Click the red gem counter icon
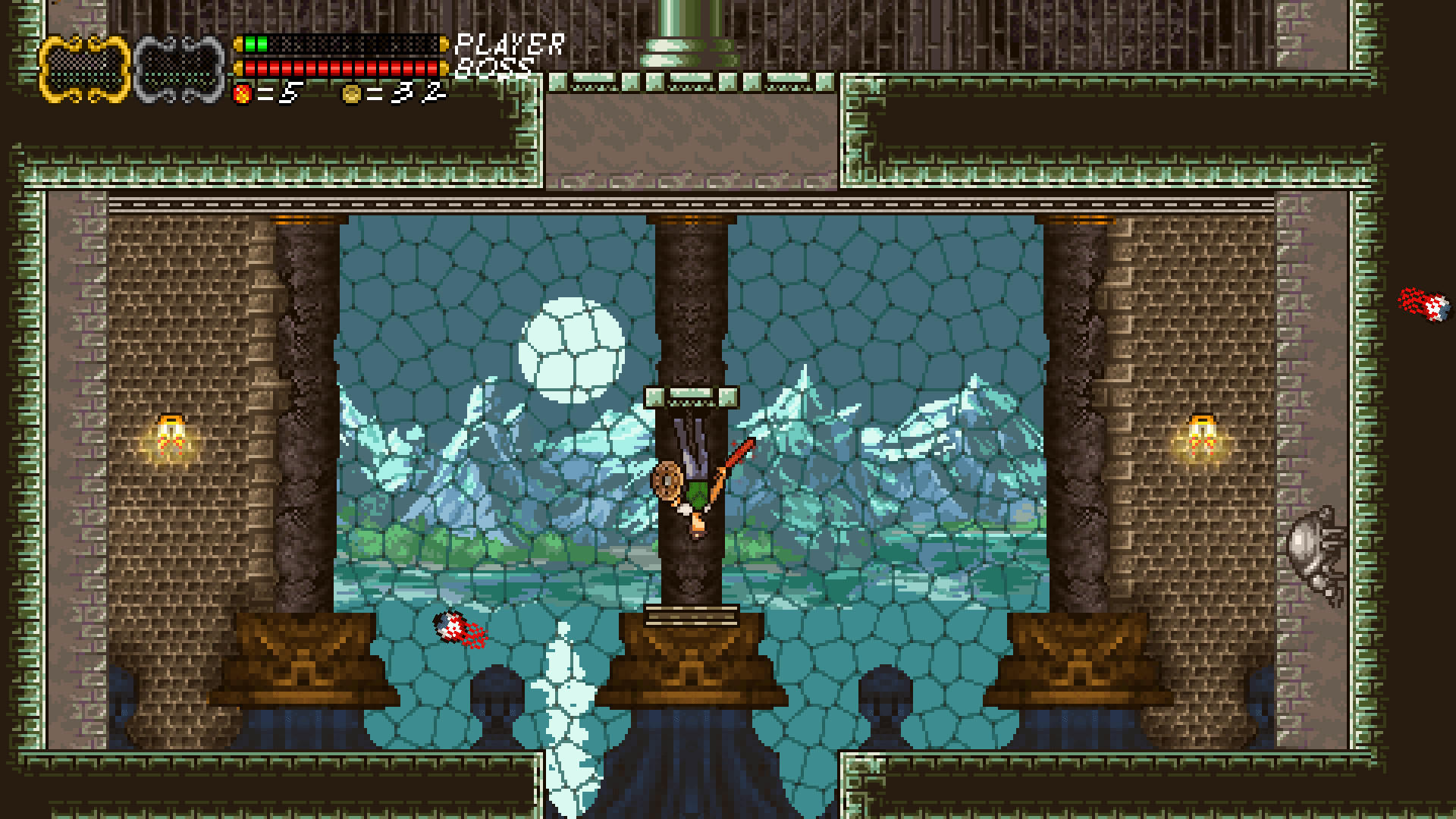1456x819 pixels. coord(242,95)
